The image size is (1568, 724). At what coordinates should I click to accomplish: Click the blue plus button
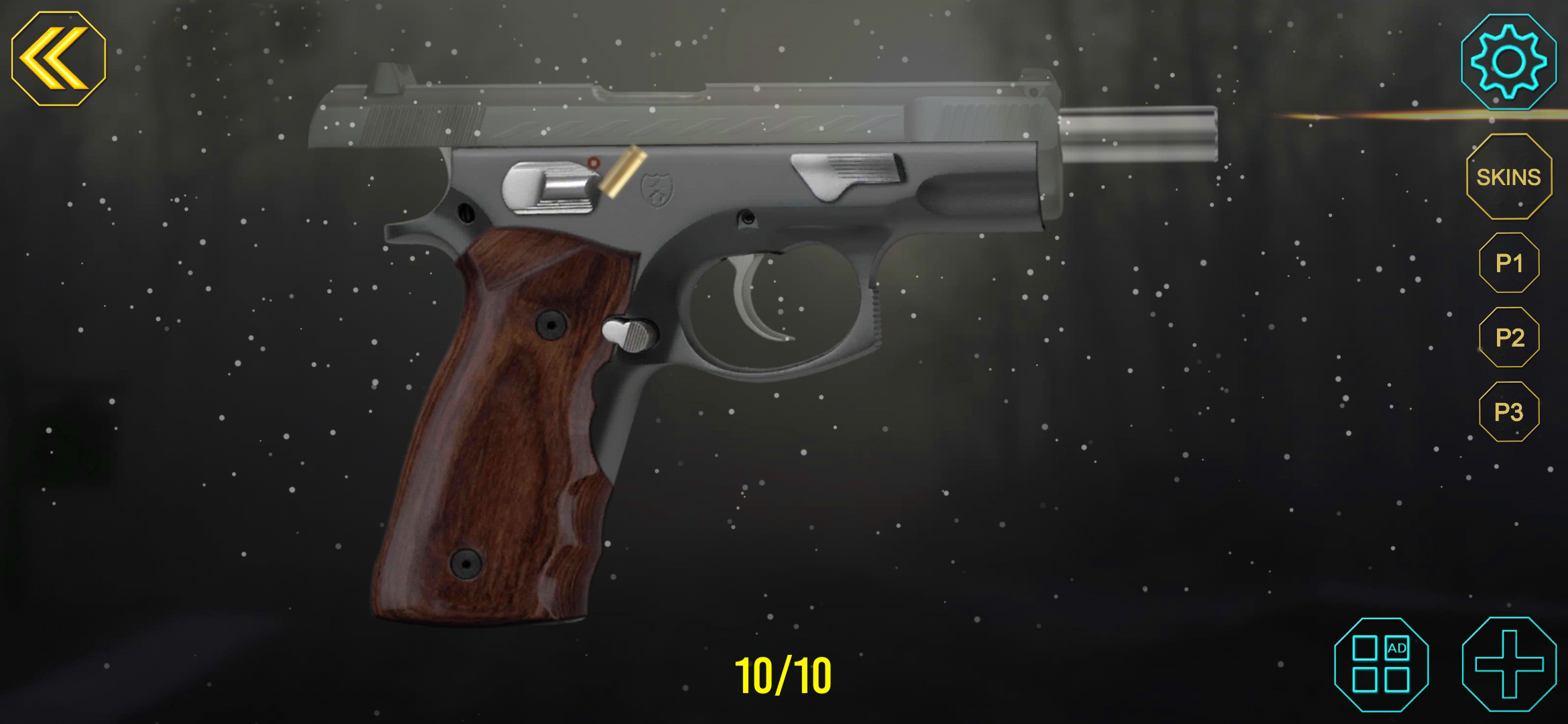click(x=1509, y=664)
